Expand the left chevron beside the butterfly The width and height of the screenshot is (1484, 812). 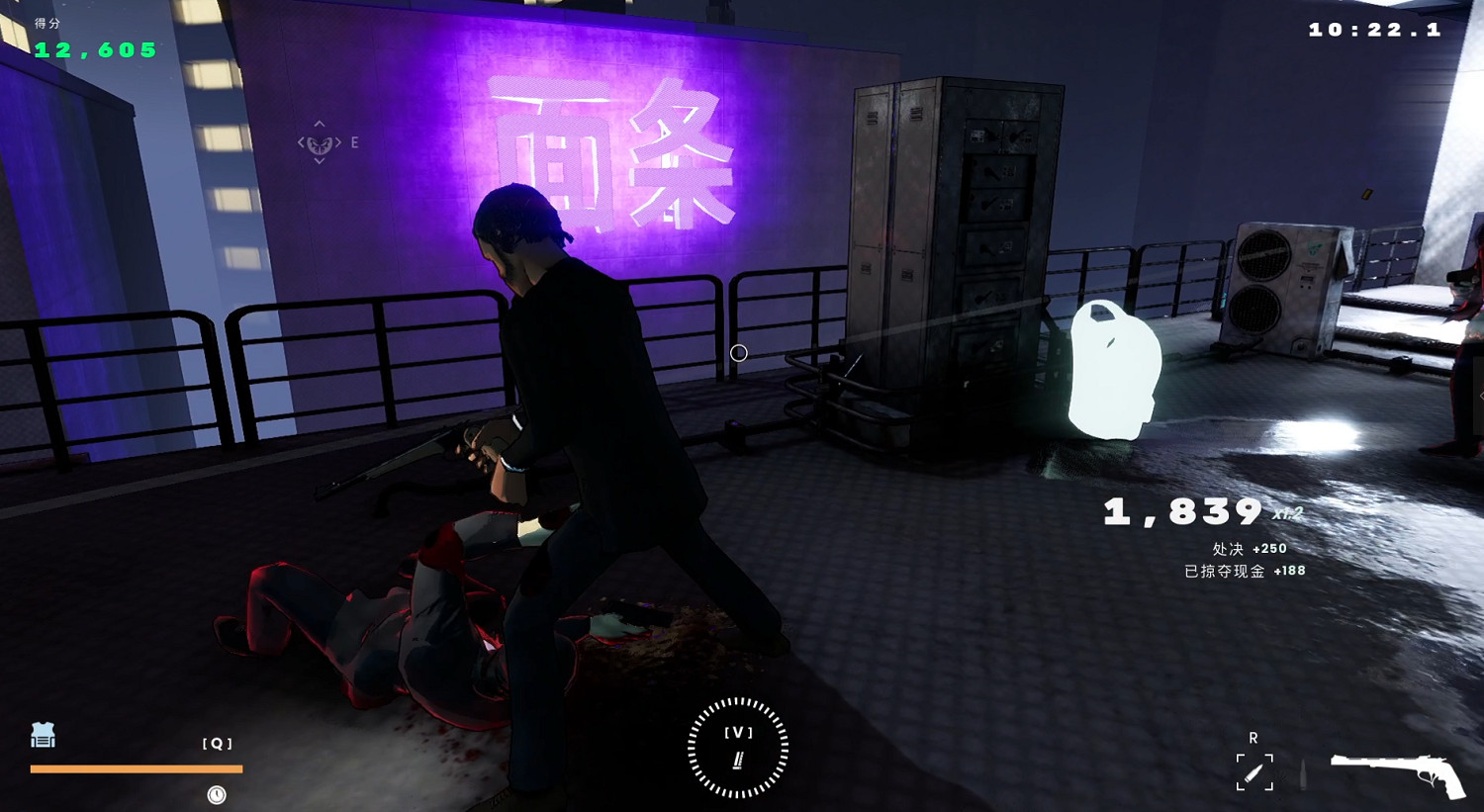tap(301, 143)
